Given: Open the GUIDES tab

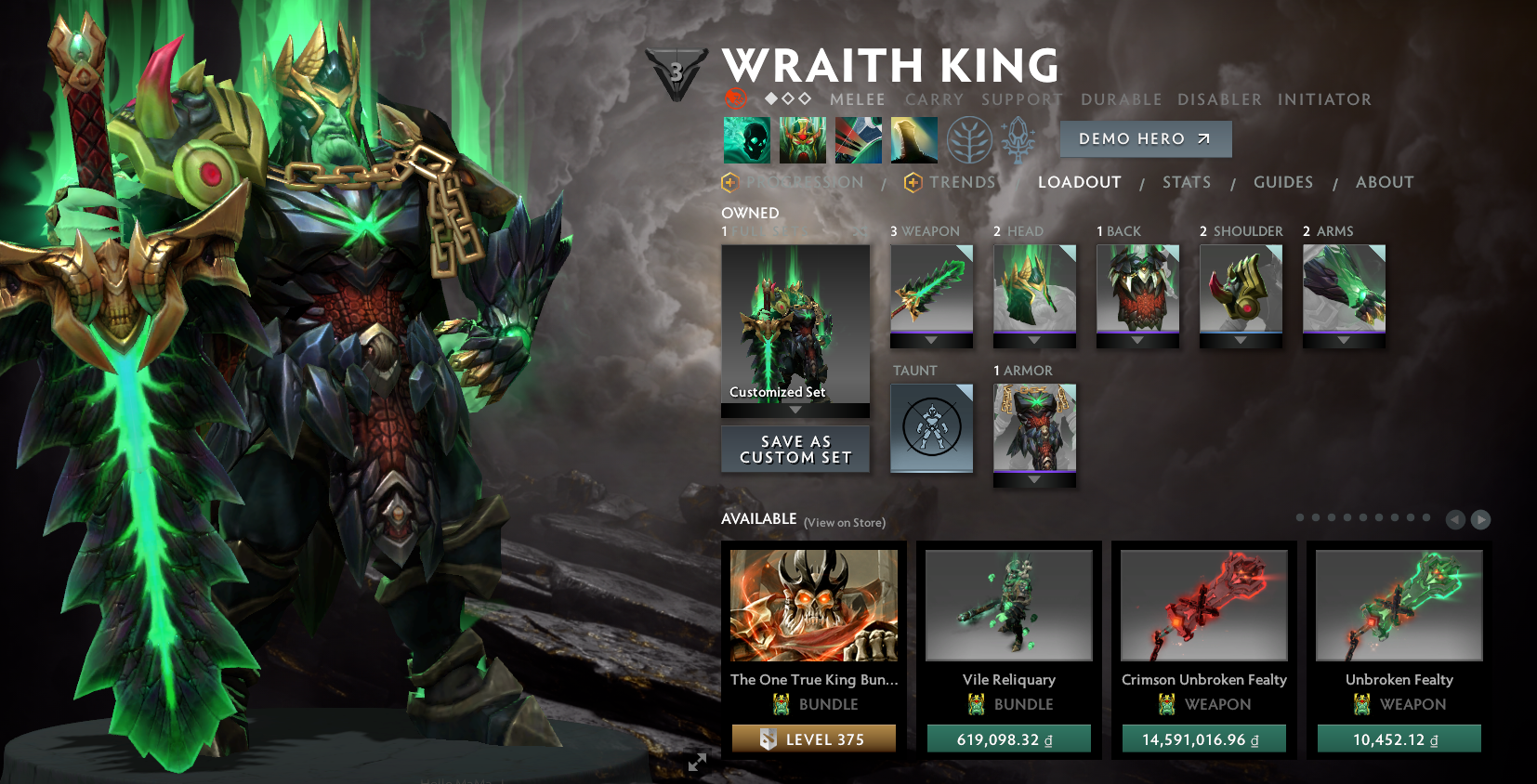Looking at the screenshot, I should (x=1283, y=182).
